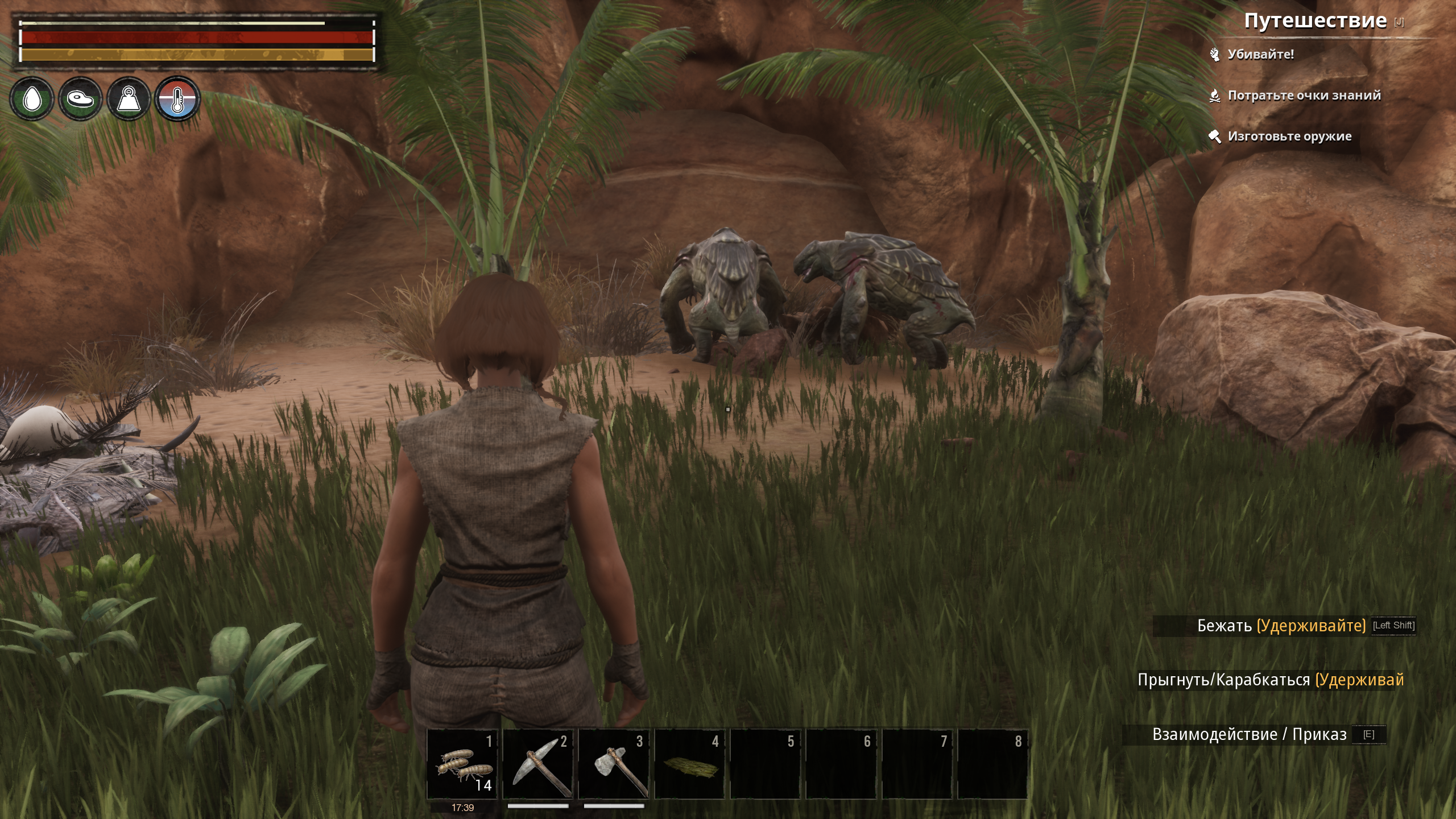Click the thirst water drop status icon

pyautogui.click(x=32, y=99)
